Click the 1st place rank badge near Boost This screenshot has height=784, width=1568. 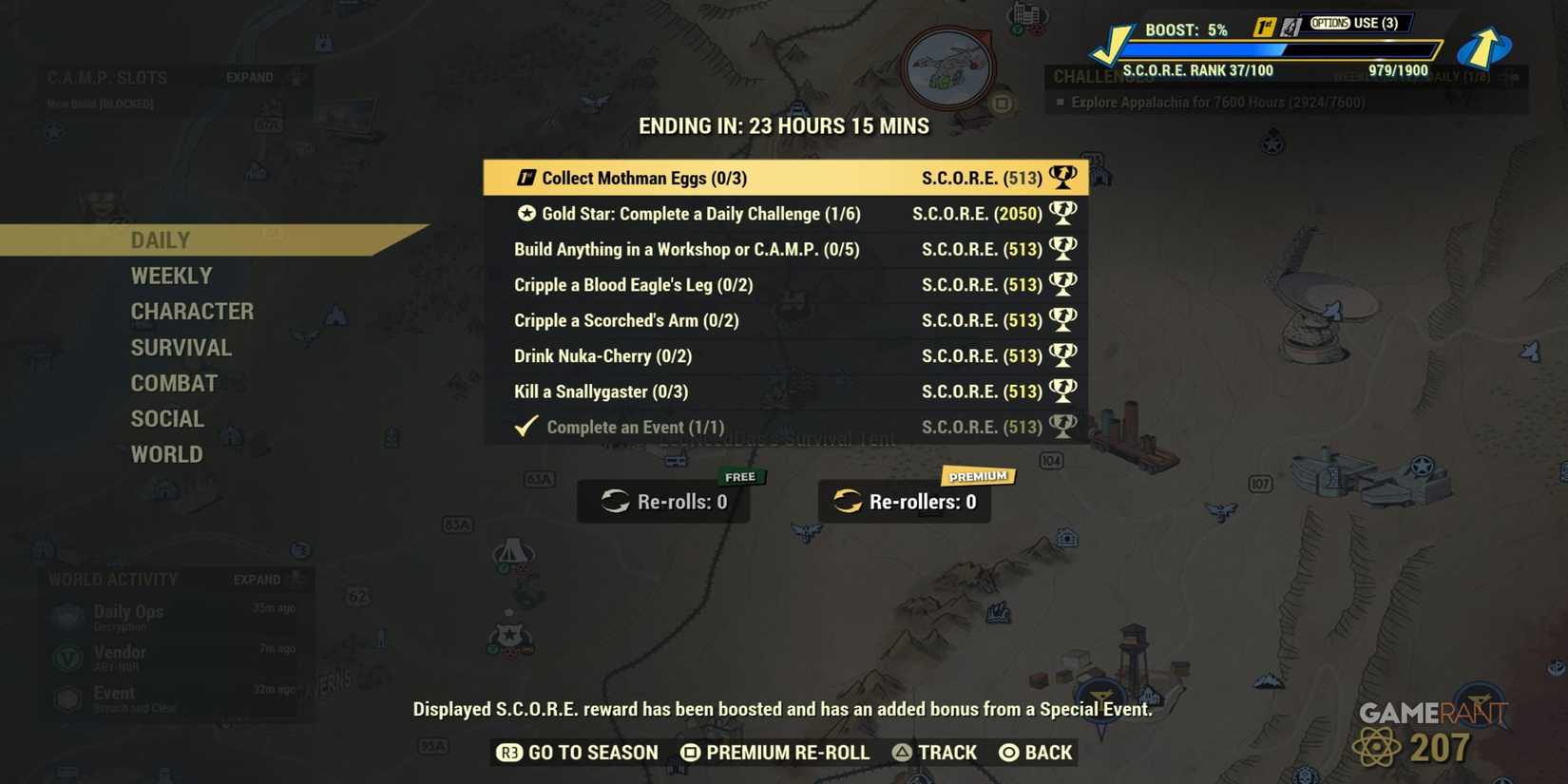(x=1263, y=23)
